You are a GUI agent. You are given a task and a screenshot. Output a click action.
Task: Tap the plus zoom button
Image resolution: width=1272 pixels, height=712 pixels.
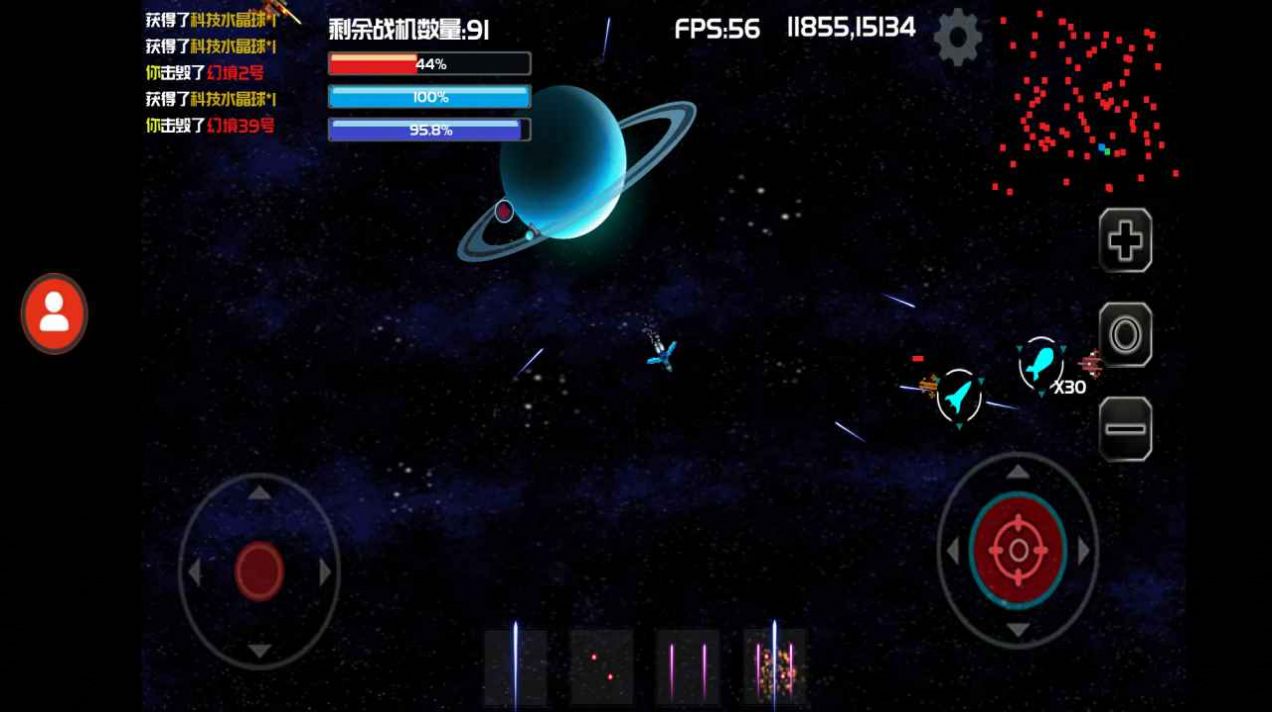pos(1125,241)
